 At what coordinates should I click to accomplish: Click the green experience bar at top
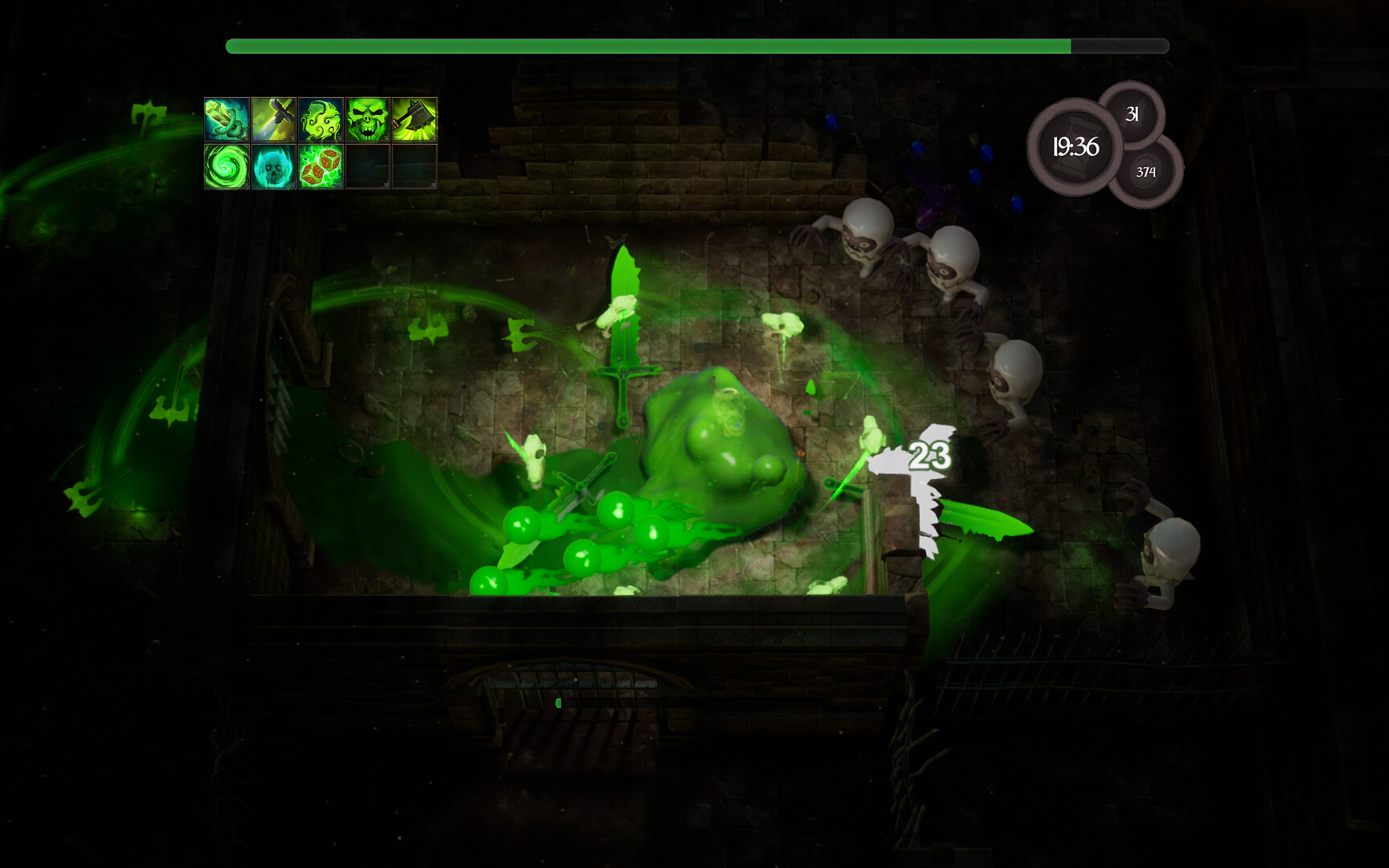coord(643,46)
